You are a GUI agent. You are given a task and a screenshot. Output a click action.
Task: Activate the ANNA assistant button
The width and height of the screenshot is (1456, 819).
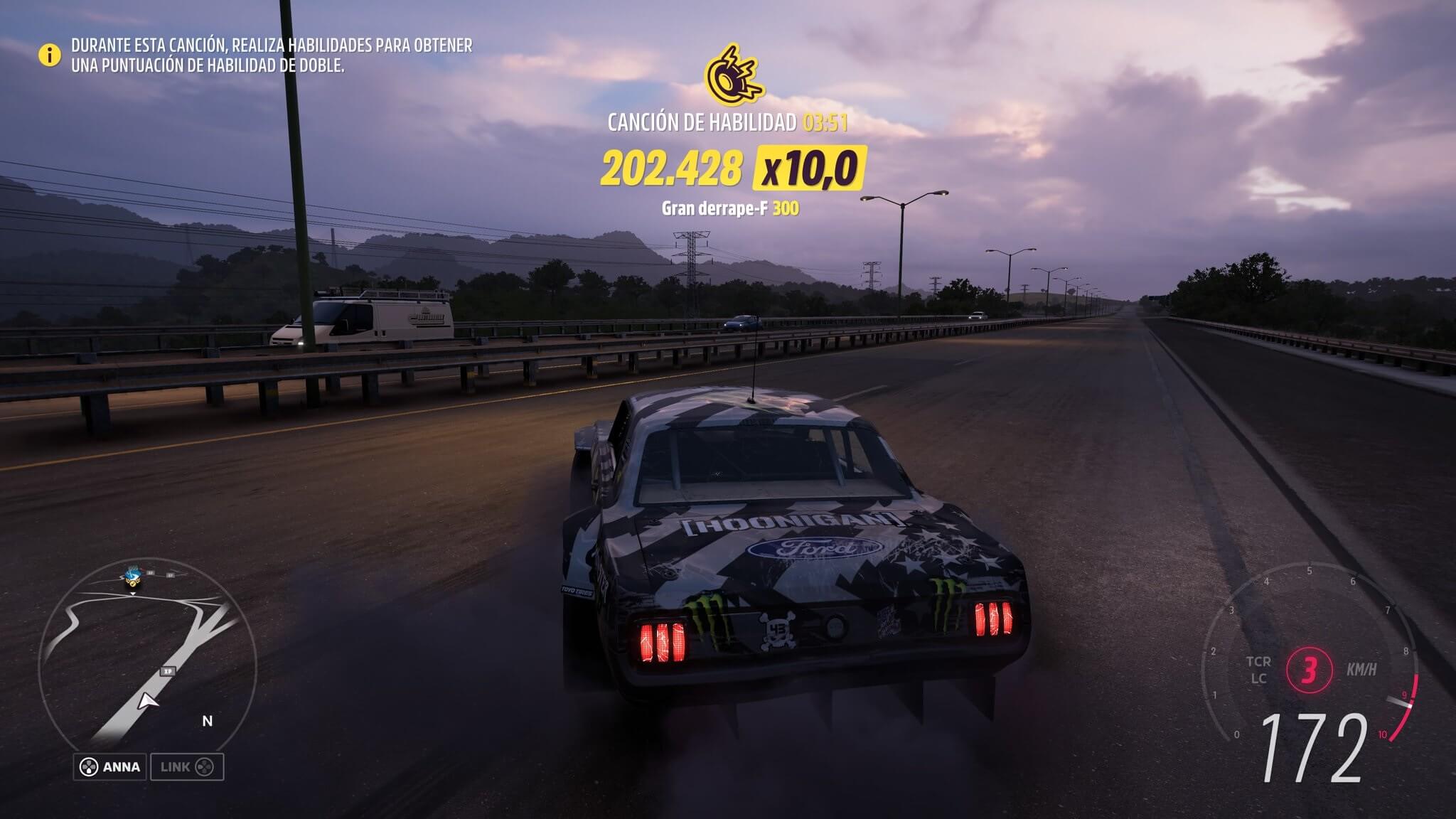coord(110,767)
